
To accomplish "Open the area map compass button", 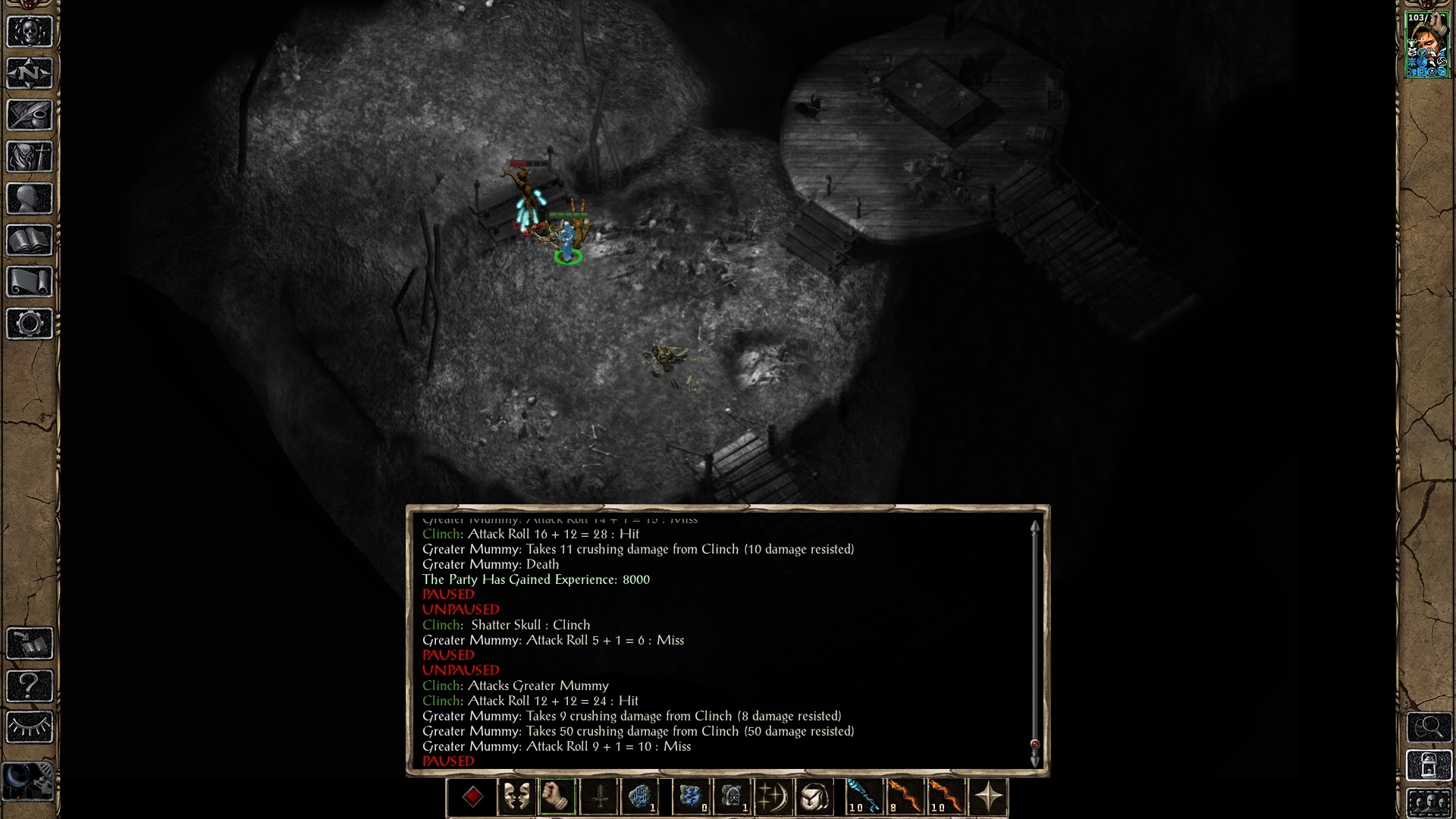I will (30, 74).
